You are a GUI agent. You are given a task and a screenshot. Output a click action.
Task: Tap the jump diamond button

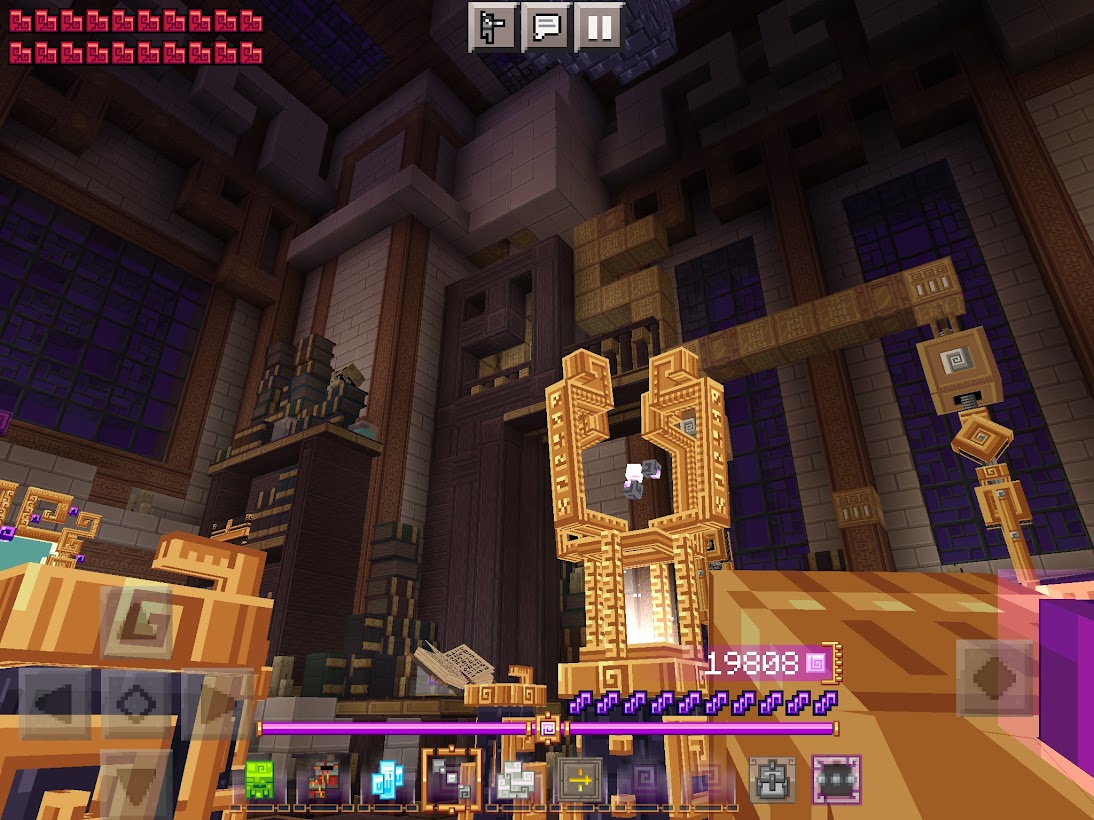pos(993,678)
